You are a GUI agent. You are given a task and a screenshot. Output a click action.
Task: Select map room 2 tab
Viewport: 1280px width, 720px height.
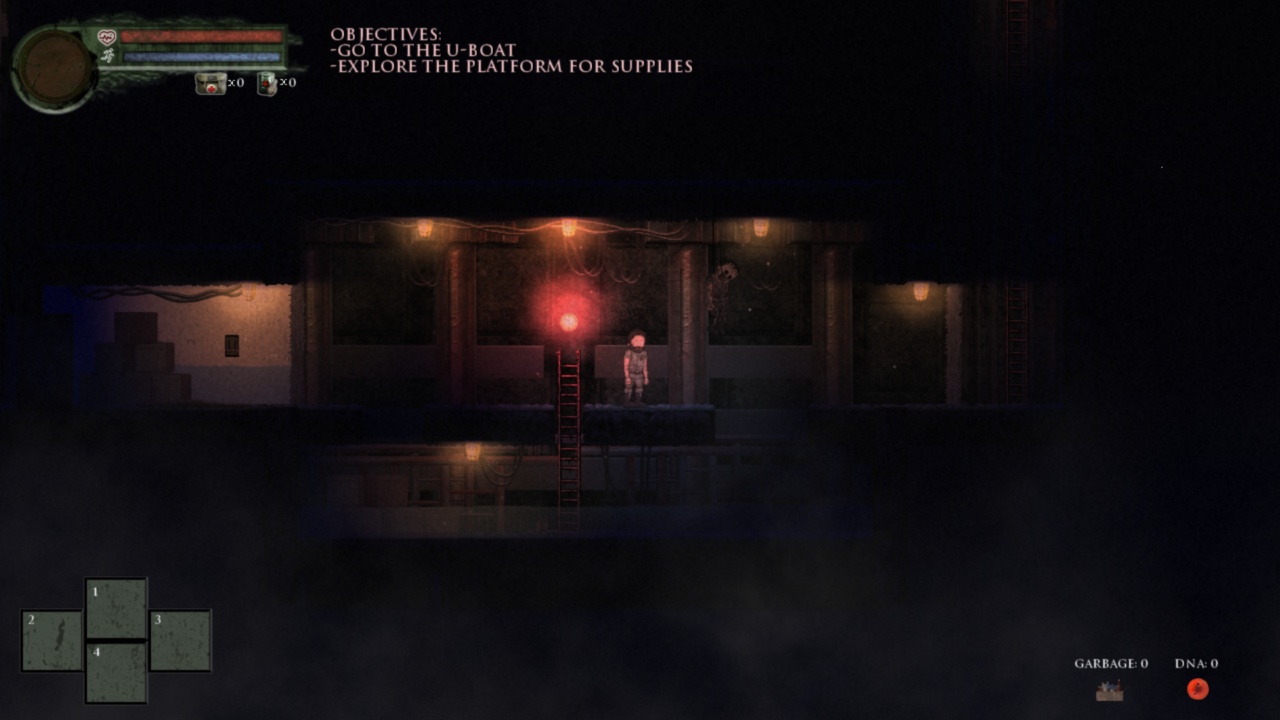click(x=51, y=642)
